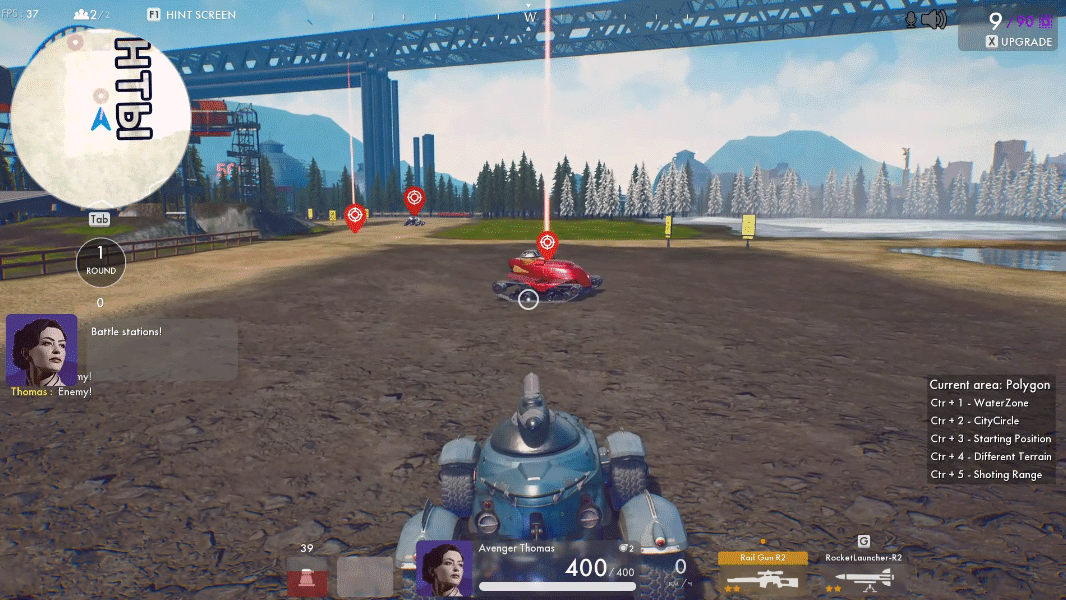The image size is (1066, 600).
Task: Click the blue player arrow on the minimap
Action: tap(100, 120)
